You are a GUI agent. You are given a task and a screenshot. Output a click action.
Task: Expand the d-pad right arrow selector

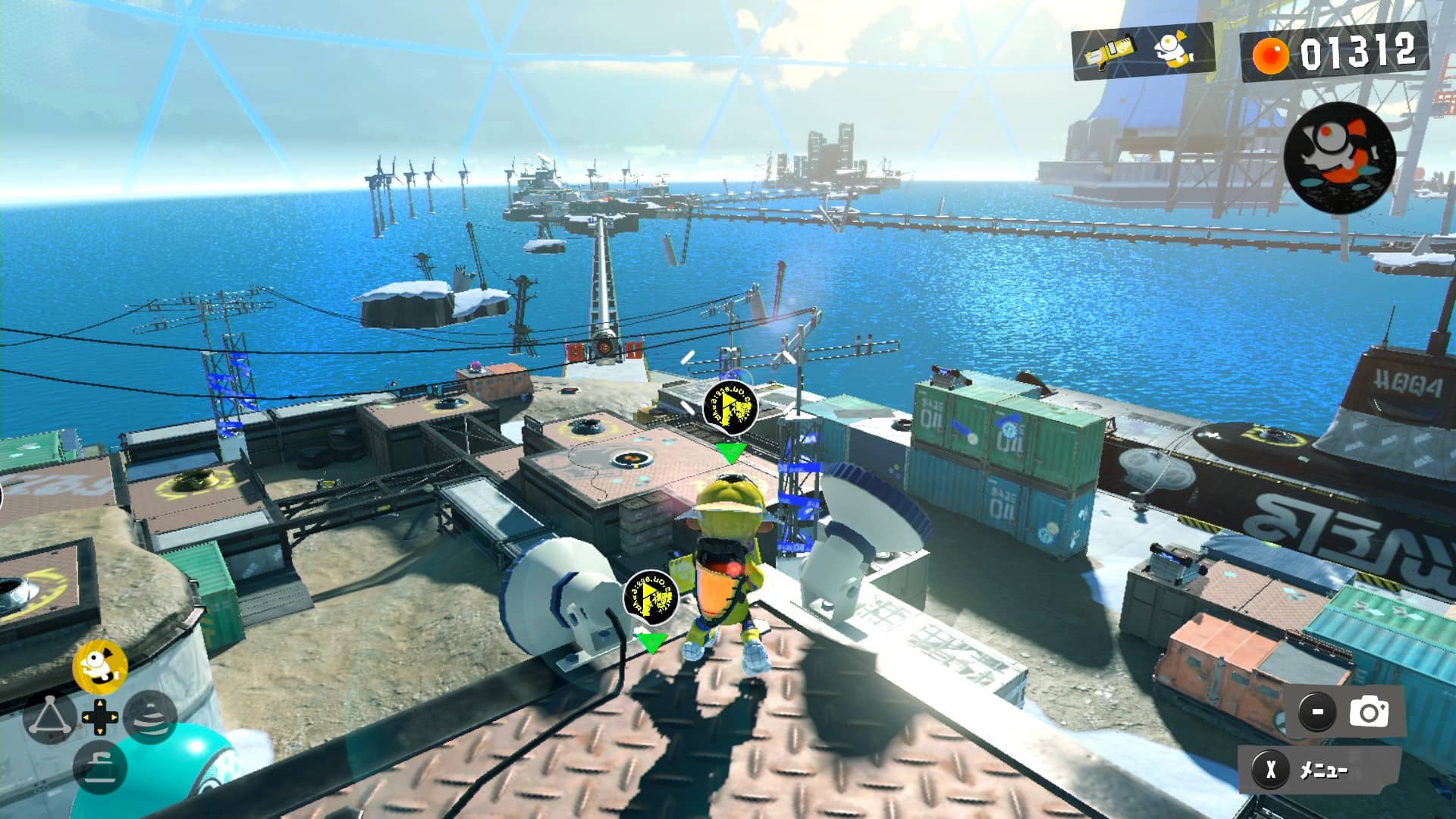pyautogui.click(x=115, y=717)
